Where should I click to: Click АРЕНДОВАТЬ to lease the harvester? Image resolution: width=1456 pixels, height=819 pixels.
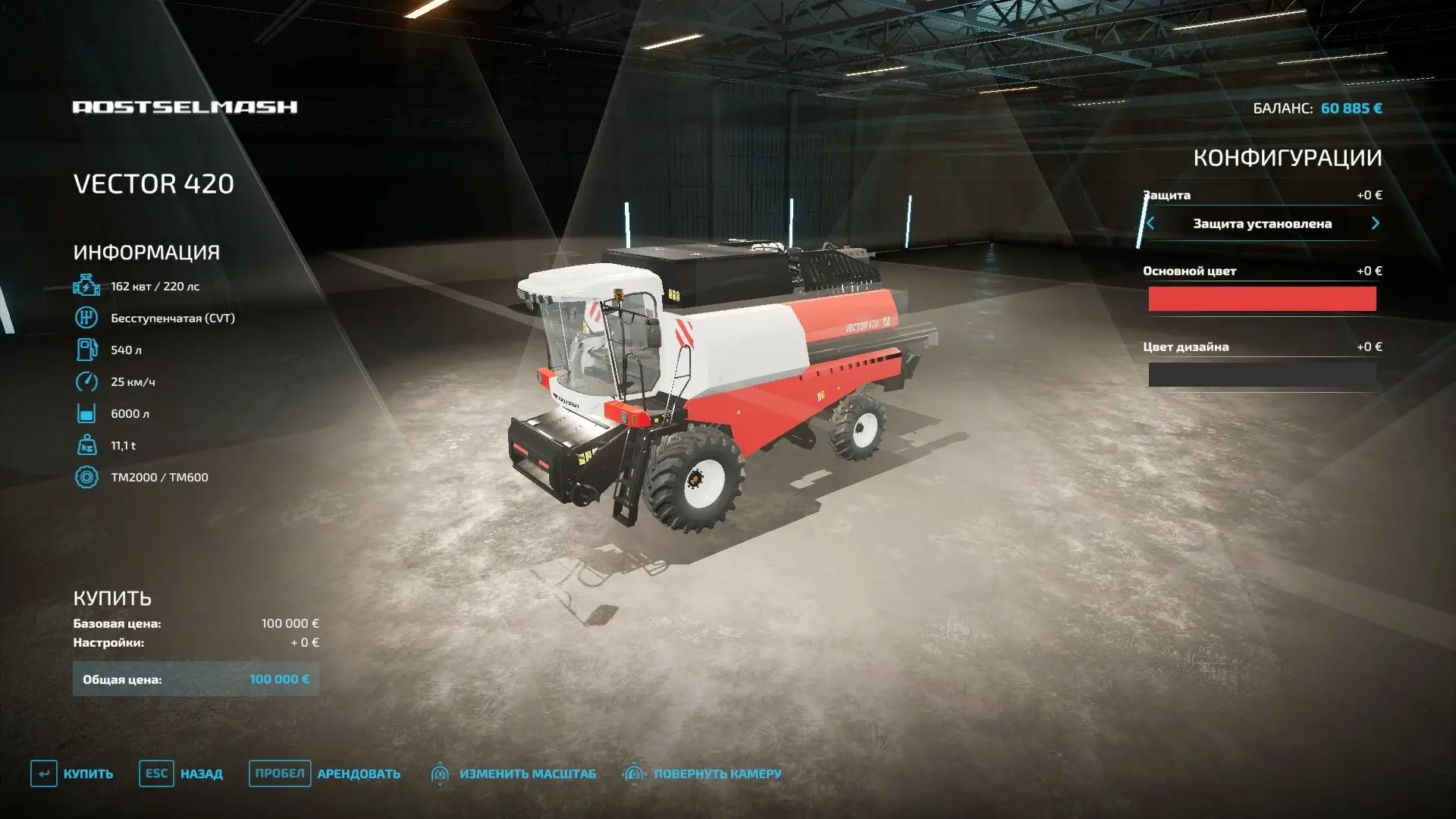(357, 773)
